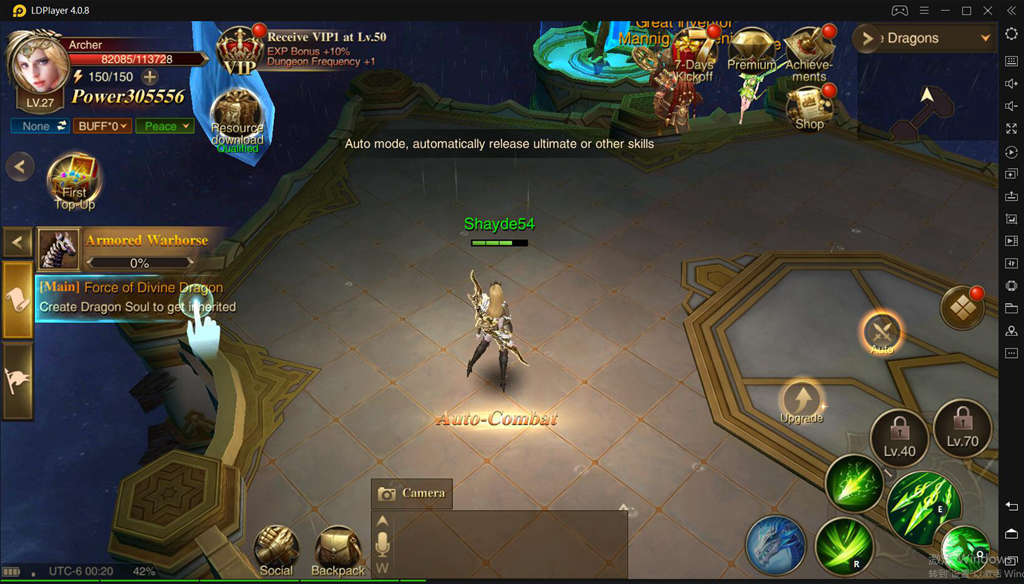Open the VIP crown menu

pos(239,50)
